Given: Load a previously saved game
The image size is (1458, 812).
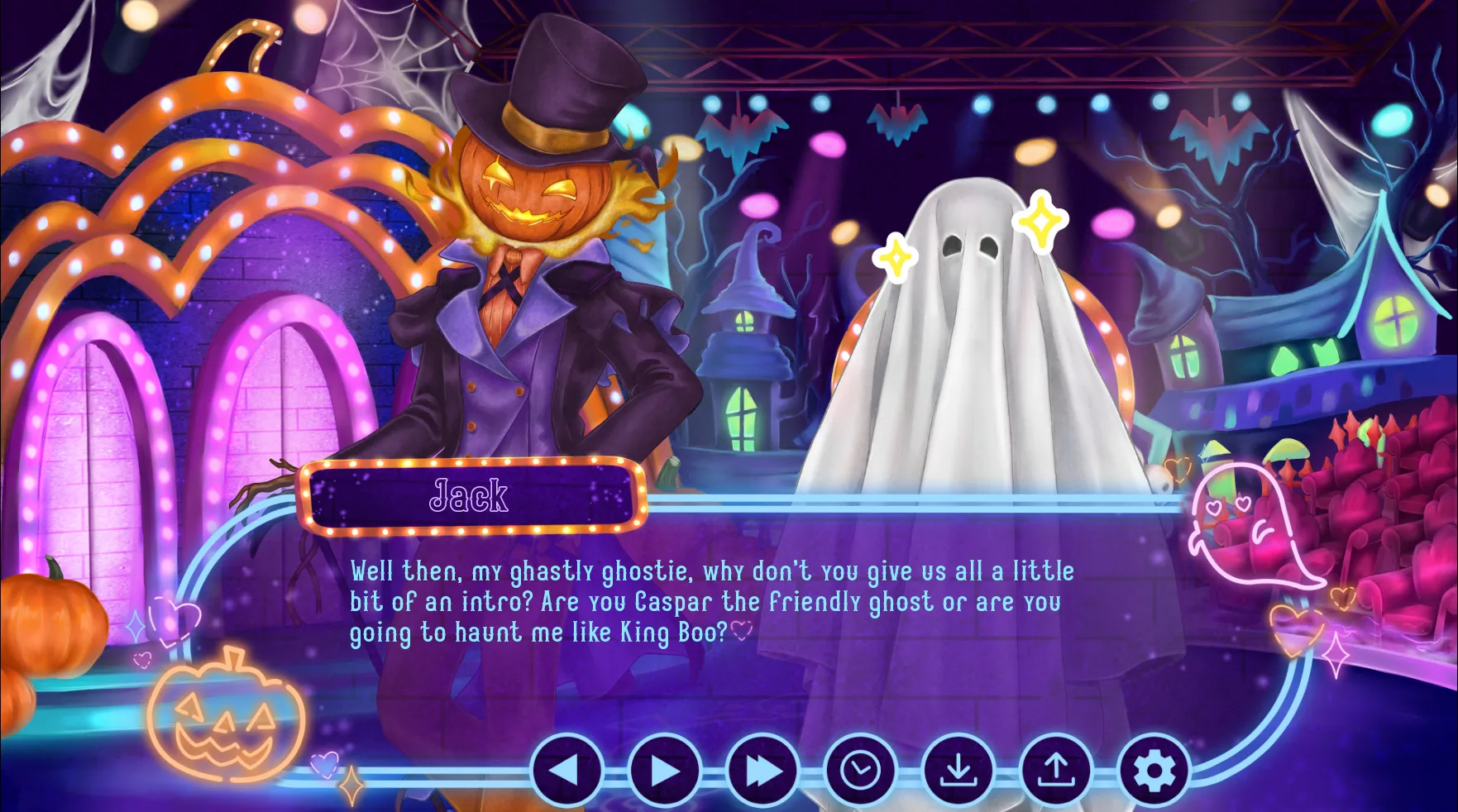Looking at the screenshot, I should tap(1056, 770).
